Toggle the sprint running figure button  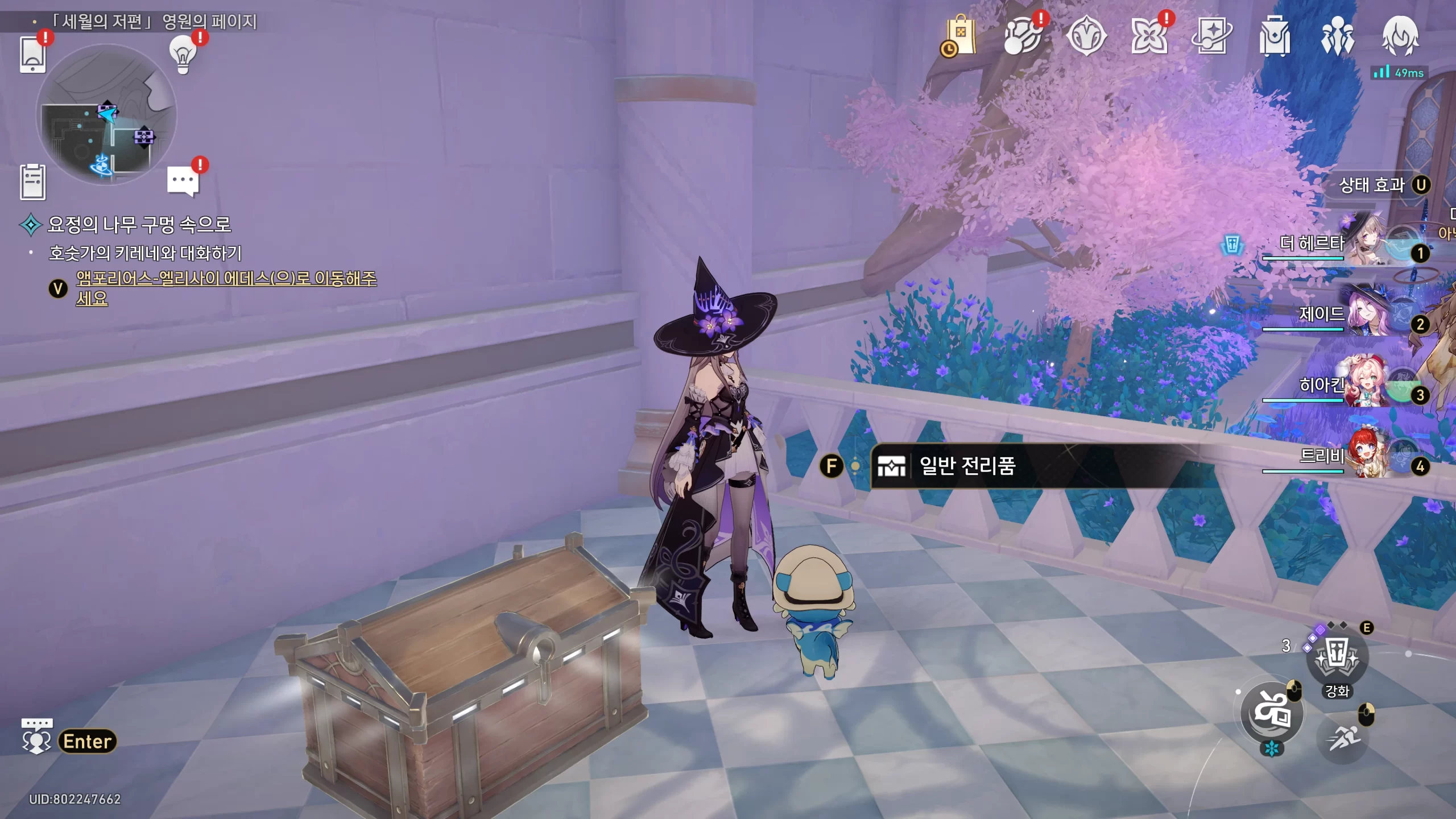tap(1342, 738)
